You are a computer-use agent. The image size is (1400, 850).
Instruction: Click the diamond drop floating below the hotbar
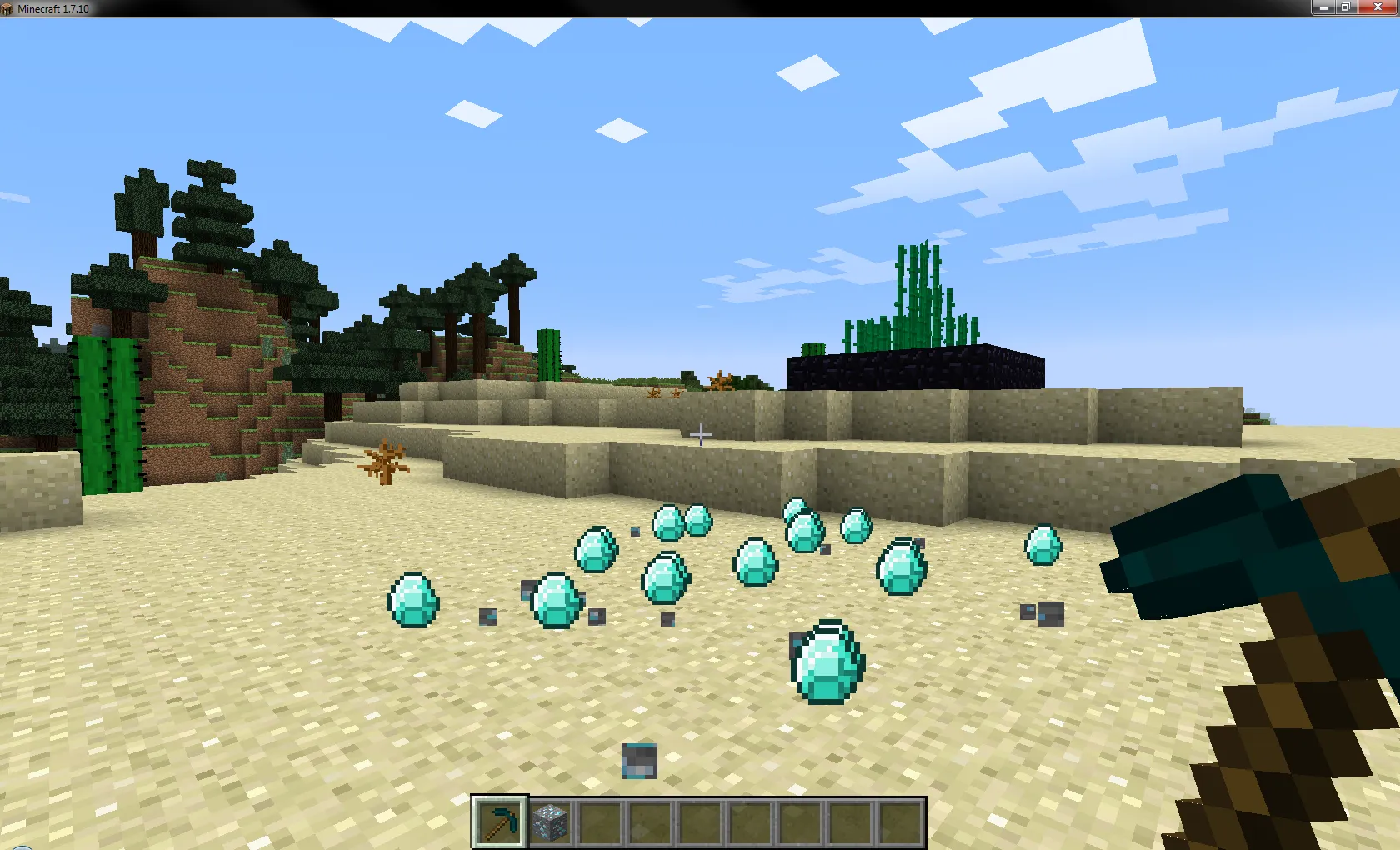(637, 760)
